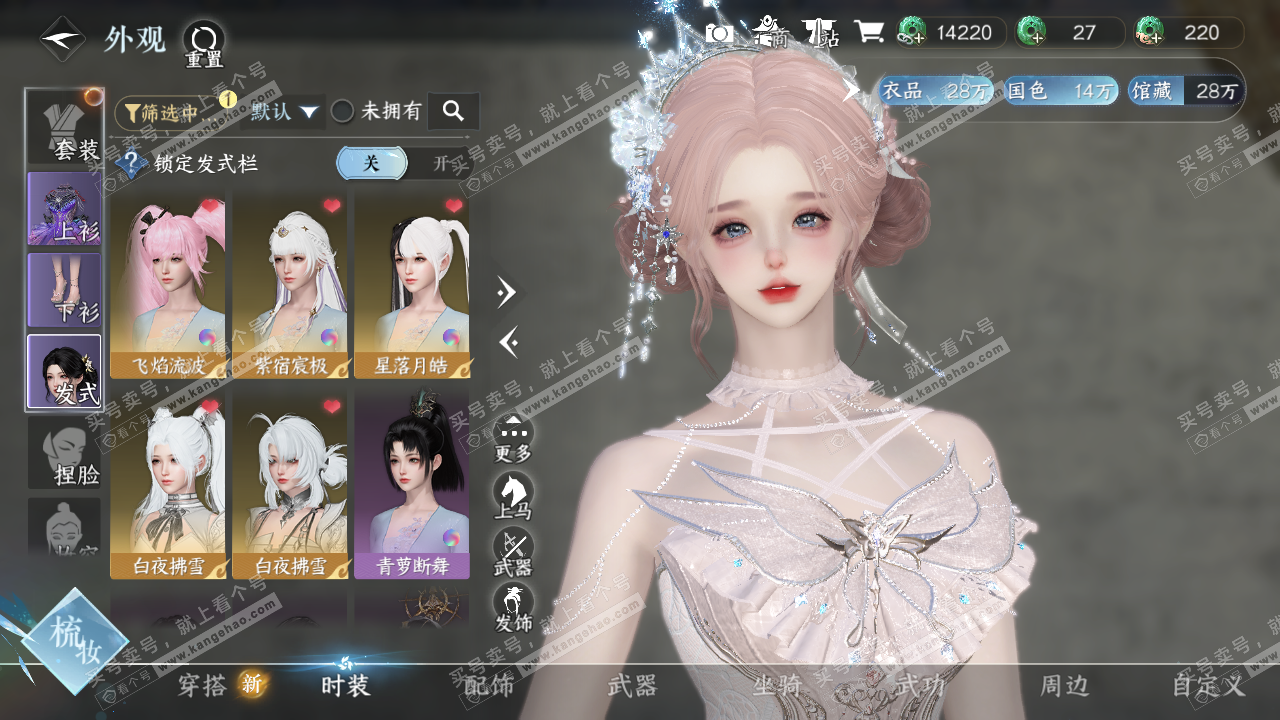Select the 上衫 category tab
The image size is (1280, 720).
pos(65,209)
